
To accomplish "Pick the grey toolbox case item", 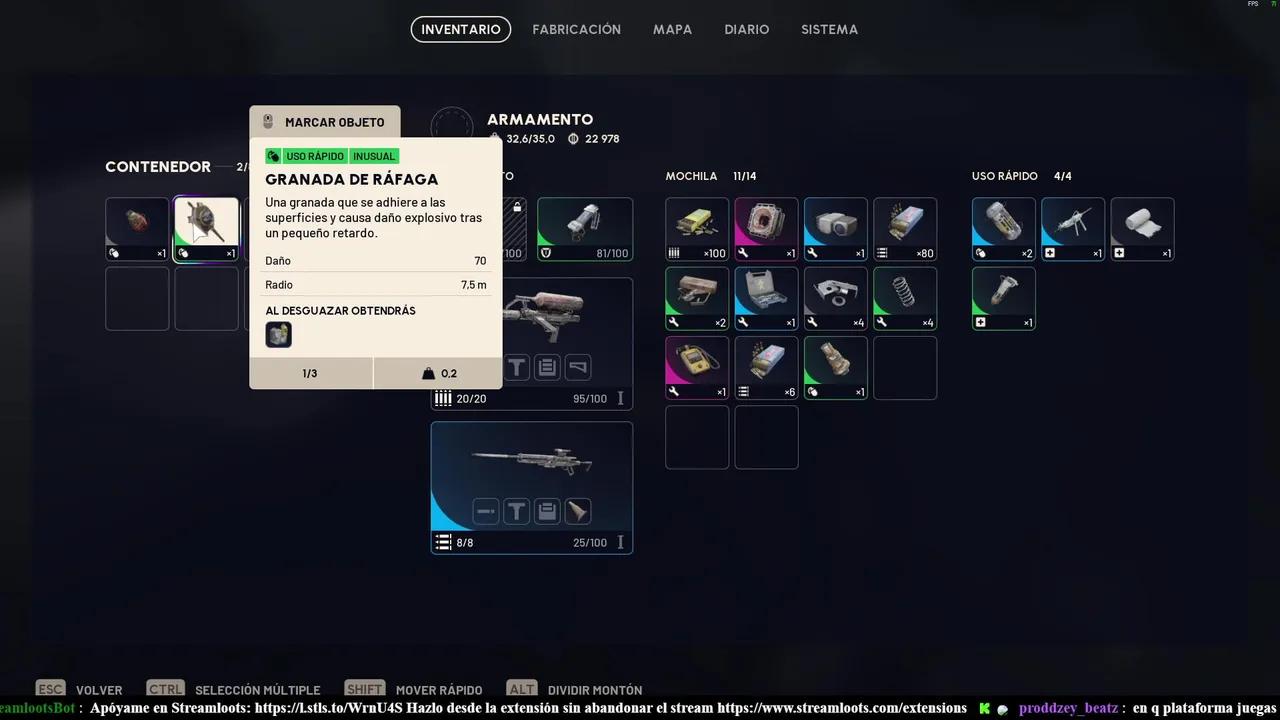I will [767, 298].
